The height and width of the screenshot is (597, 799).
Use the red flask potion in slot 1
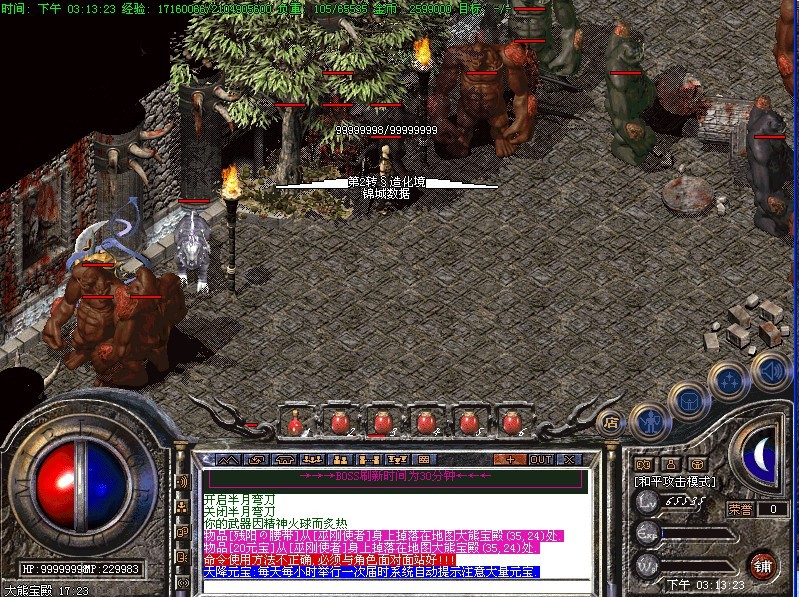[296, 422]
